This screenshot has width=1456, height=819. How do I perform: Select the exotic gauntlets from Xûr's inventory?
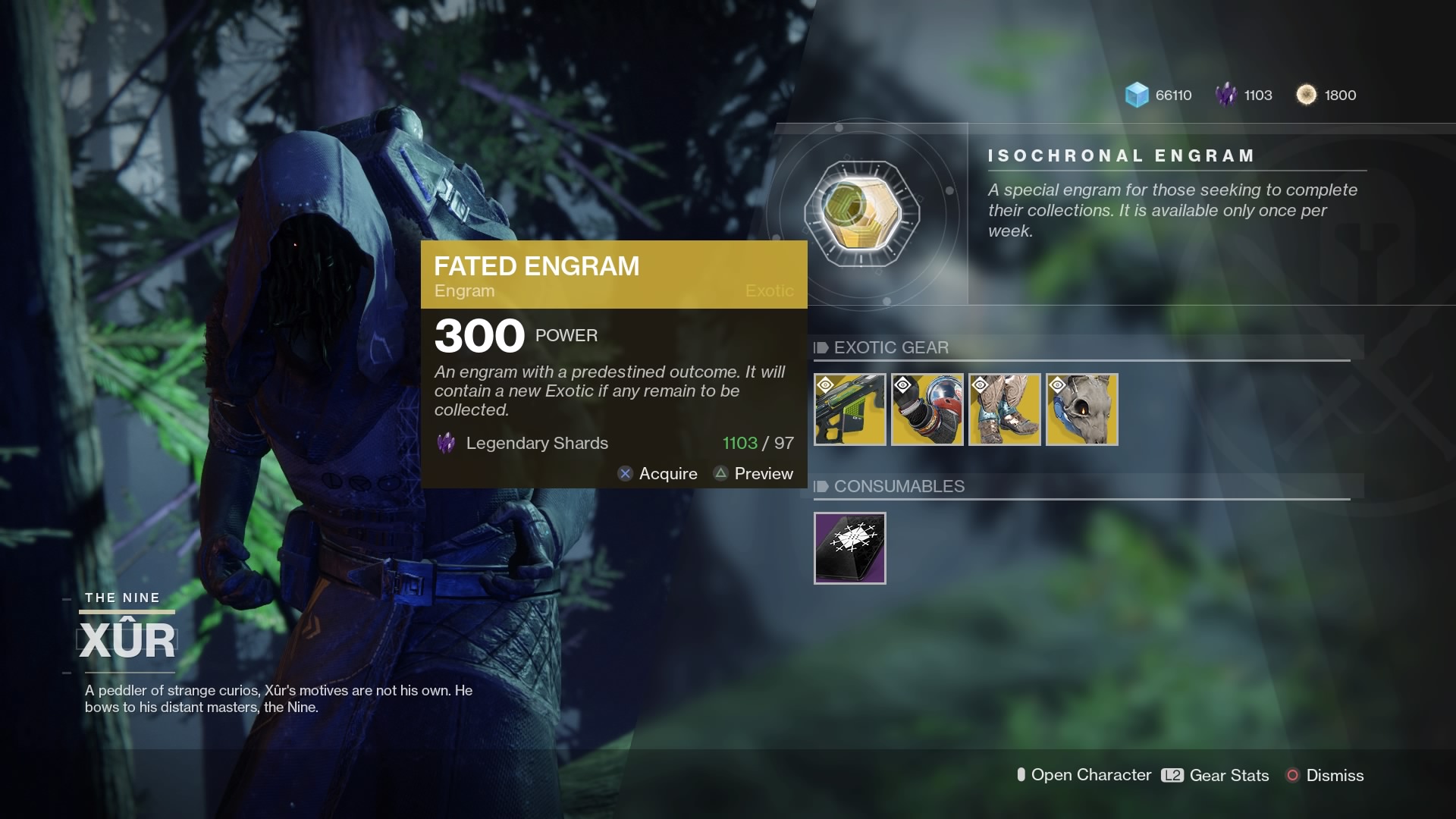(927, 409)
